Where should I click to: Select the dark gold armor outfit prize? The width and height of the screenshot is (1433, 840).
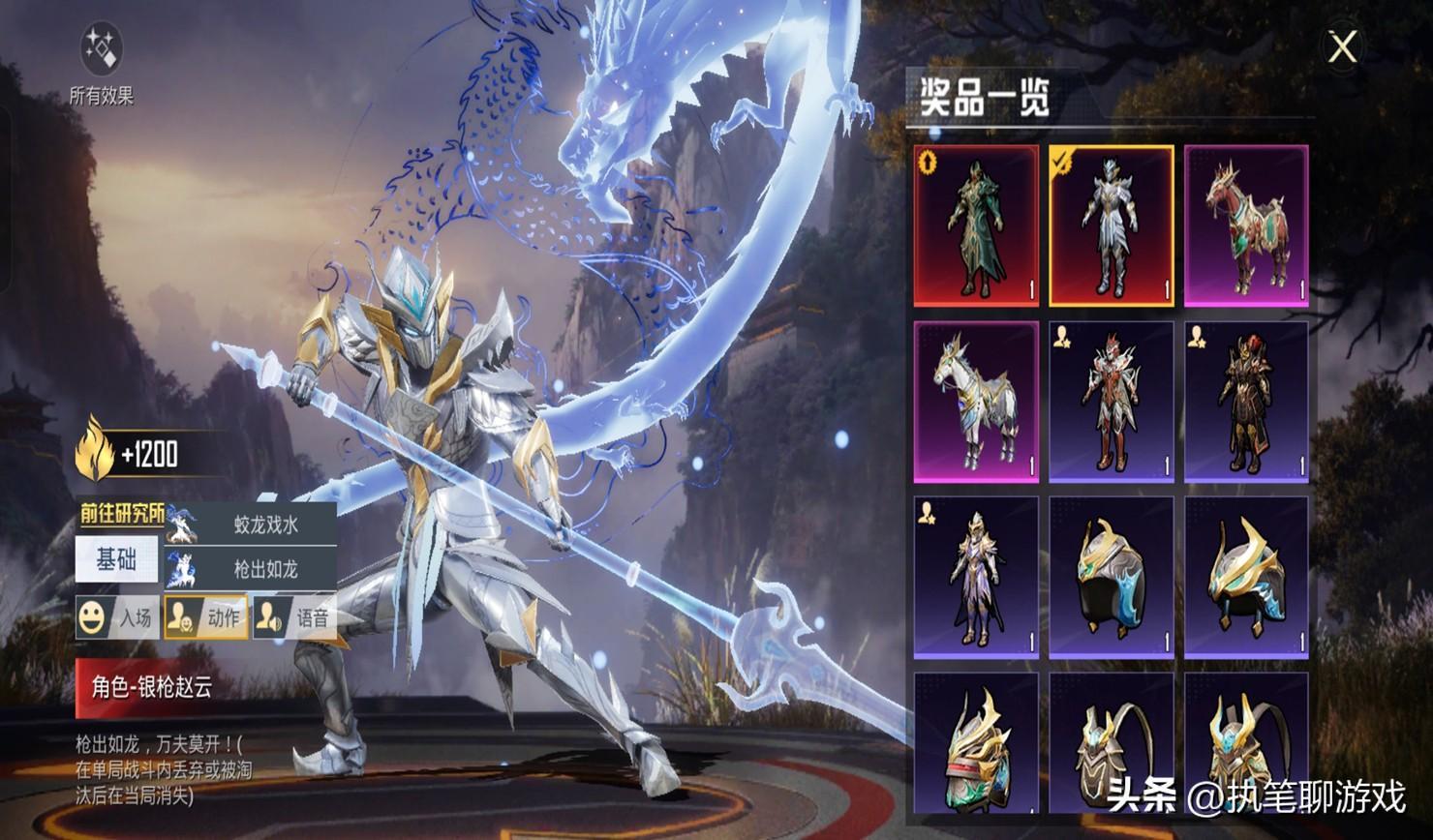coord(1246,402)
